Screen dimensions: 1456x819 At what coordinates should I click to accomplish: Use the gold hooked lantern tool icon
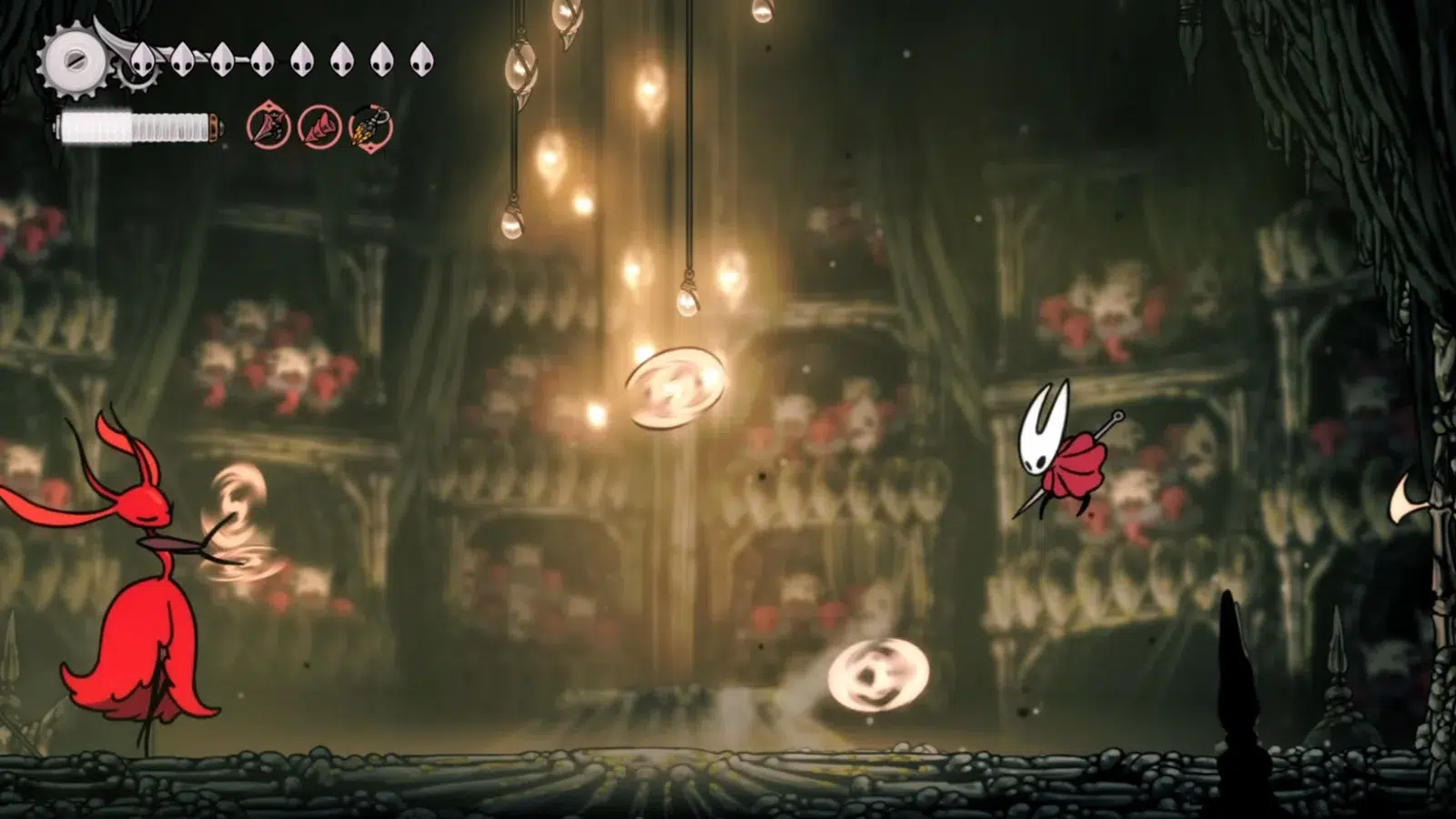pos(370,127)
